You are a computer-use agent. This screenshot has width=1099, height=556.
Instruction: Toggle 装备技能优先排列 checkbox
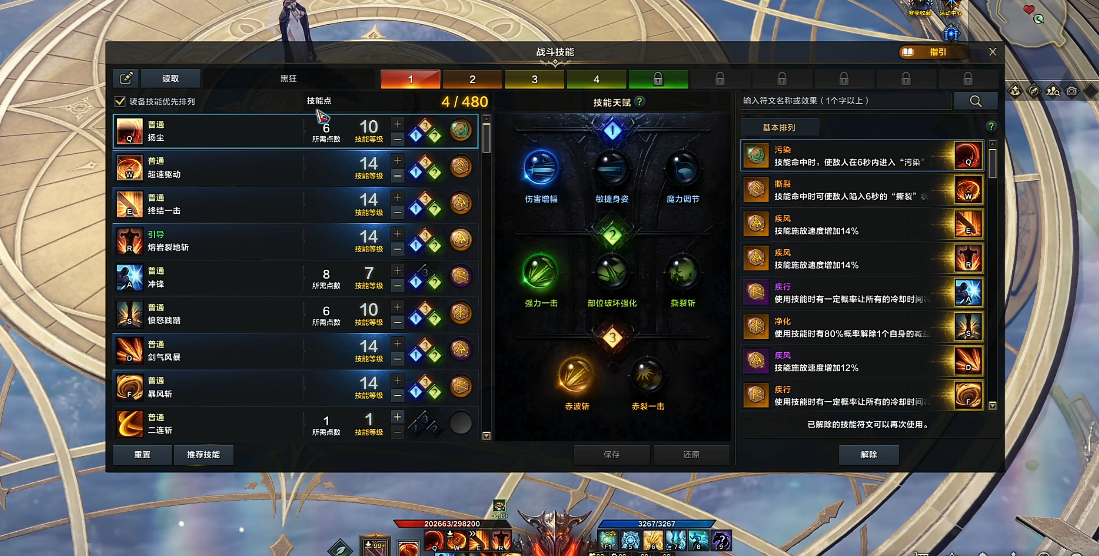click(x=121, y=101)
